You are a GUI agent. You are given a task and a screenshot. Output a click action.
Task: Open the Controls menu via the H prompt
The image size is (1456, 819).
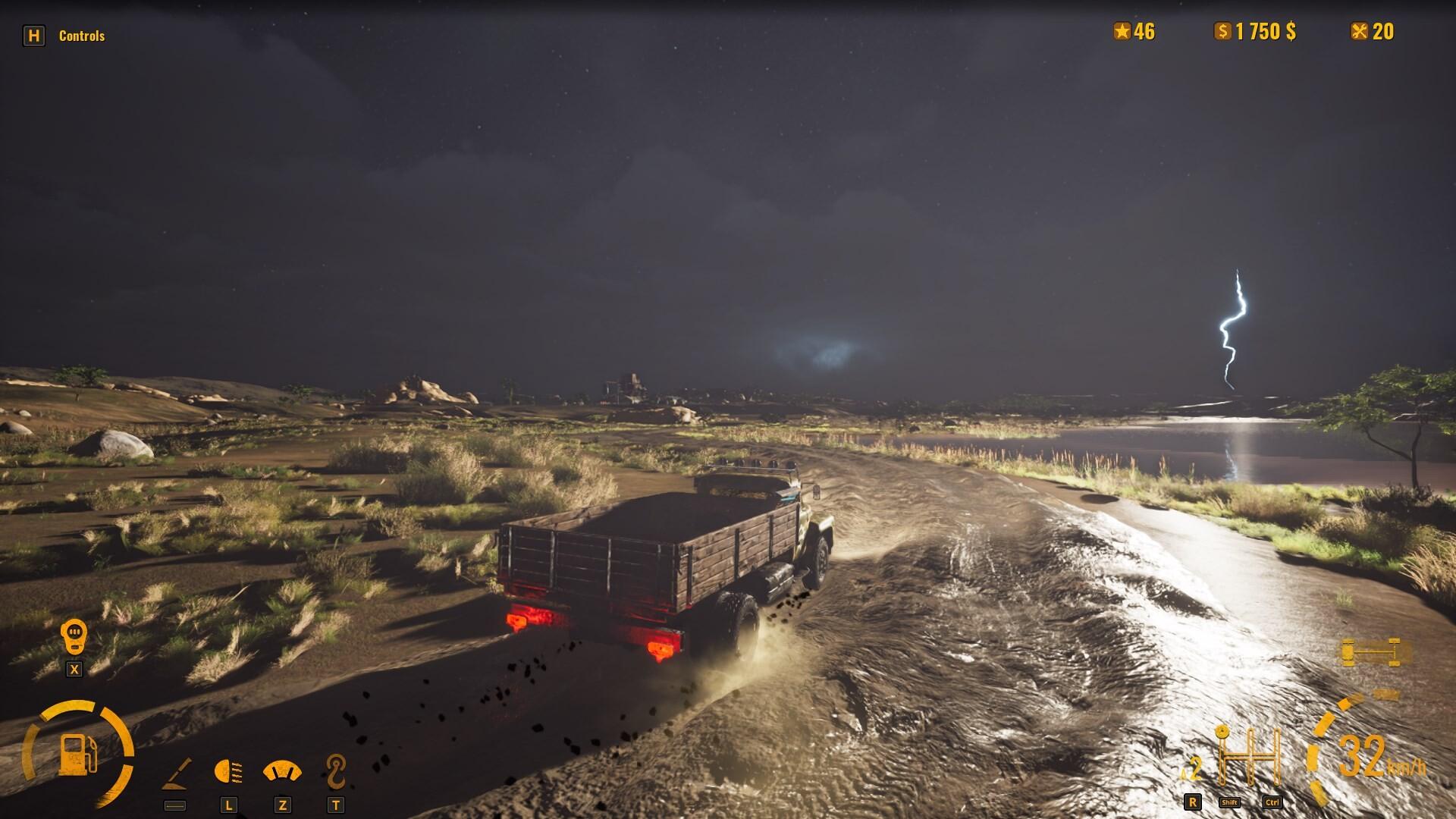pyautogui.click(x=36, y=34)
